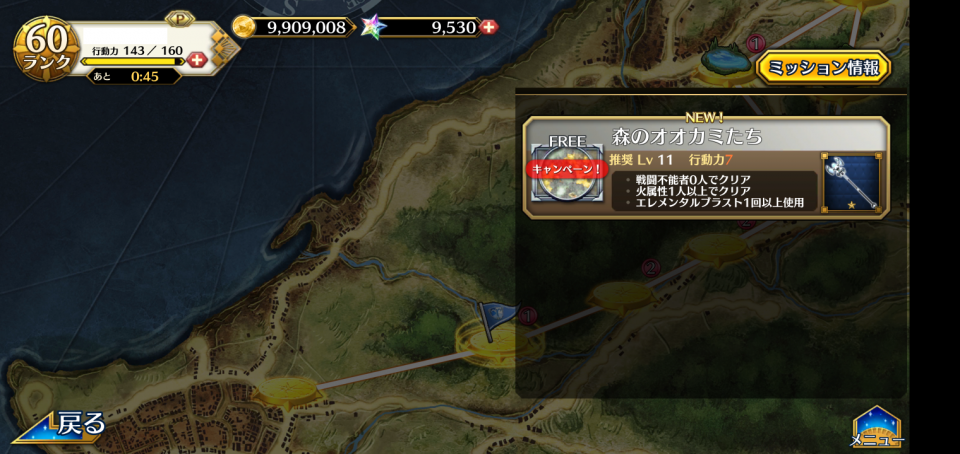Viewport: 960px width, 454px height.
Task: Go back with the 戻る button
Action: click(62, 424)
